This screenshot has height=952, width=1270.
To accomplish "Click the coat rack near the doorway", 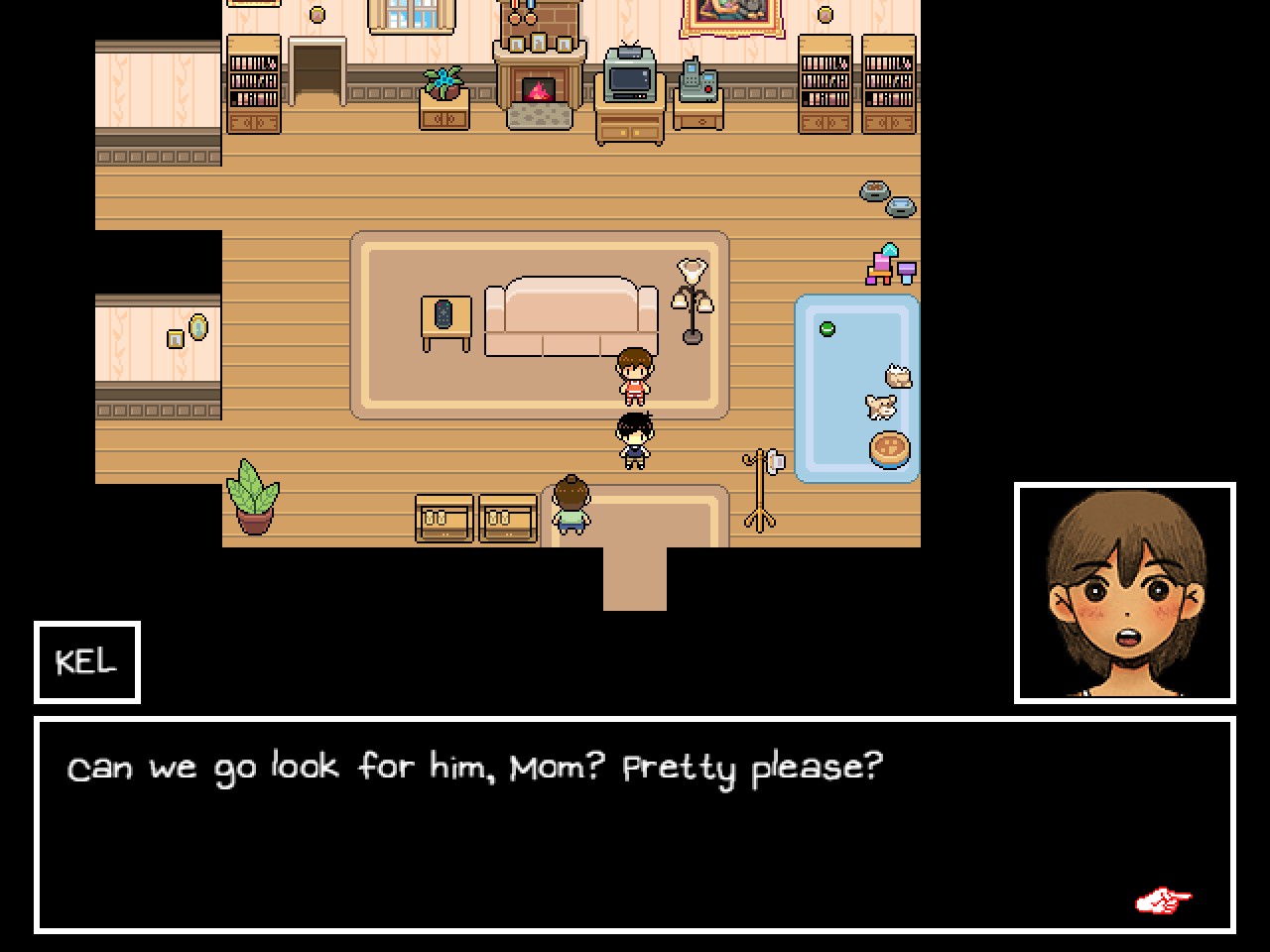I will [760, 486].
